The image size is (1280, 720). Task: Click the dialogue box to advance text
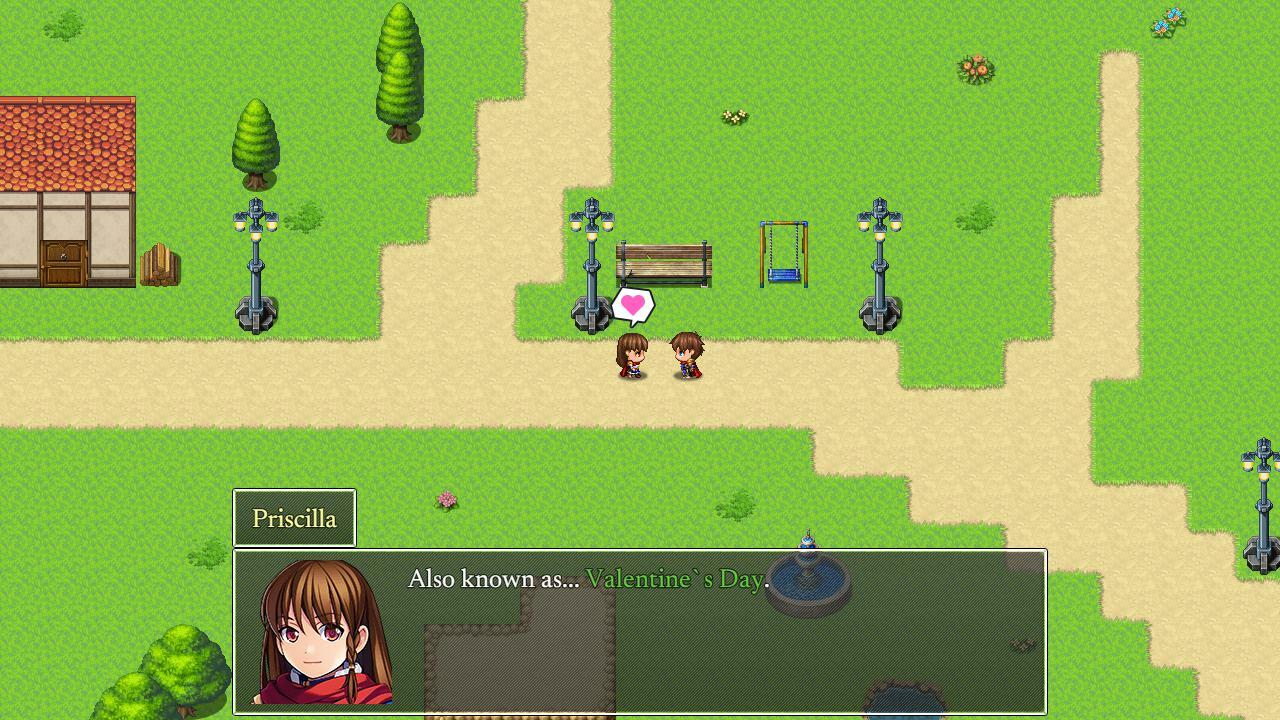click(640, 630)
